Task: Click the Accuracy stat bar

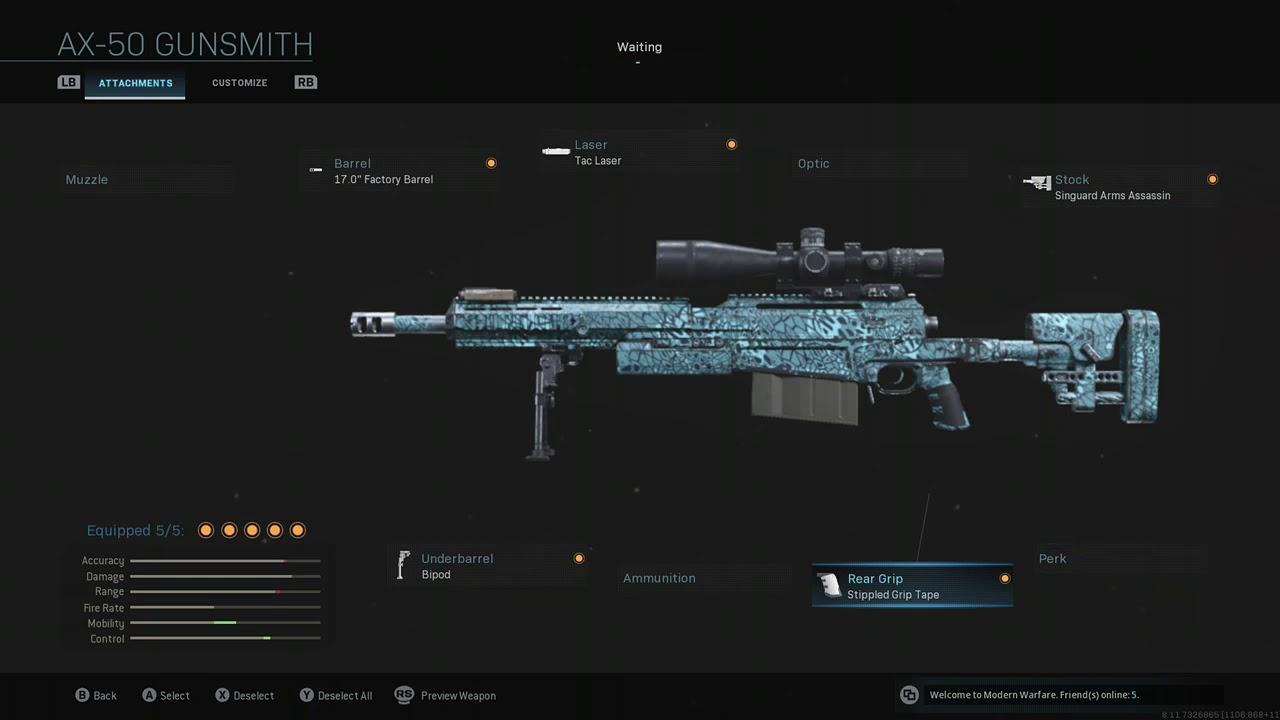Action: click(x=225, y=560)
